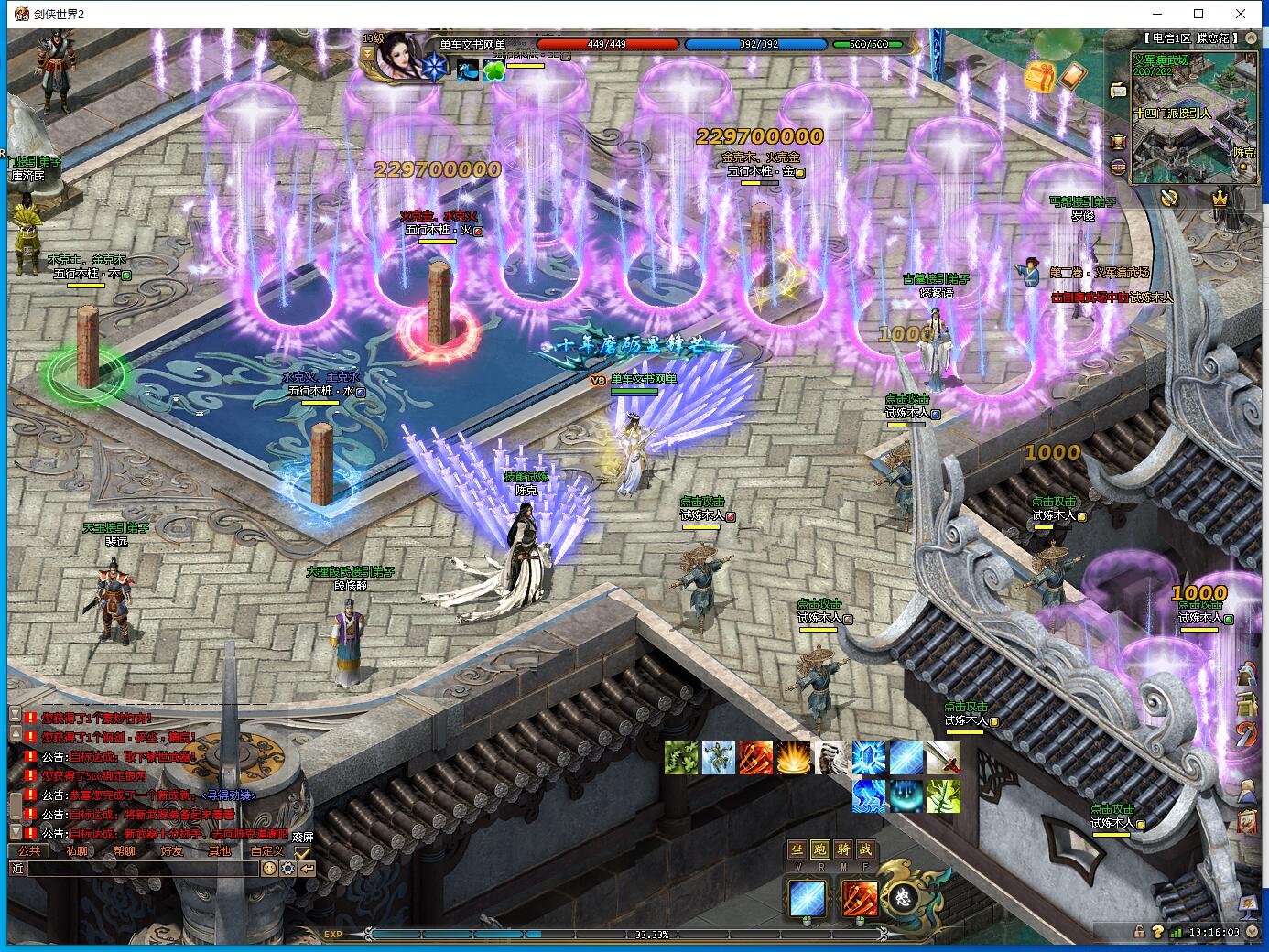Viewport: 1269px width, 952px height.
Task: Click the chat message input field
Action: [x=142, y=869]
